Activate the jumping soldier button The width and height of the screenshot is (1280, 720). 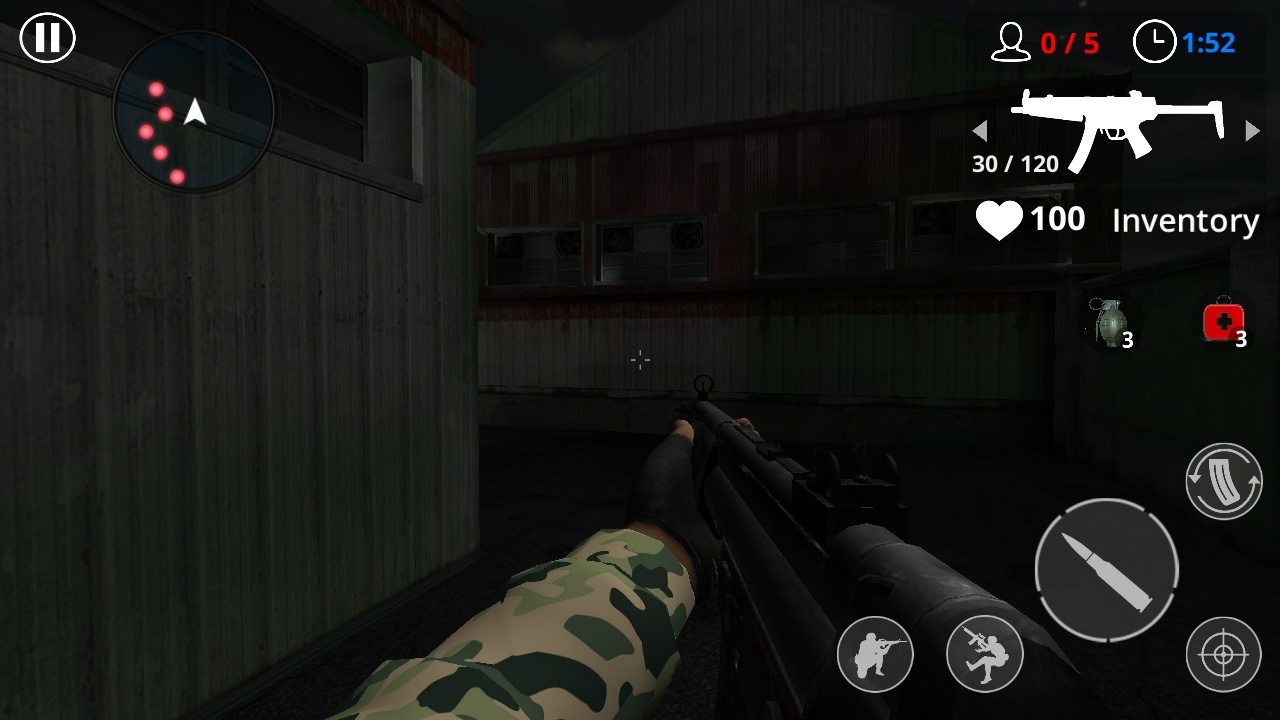pyautogui.click(x=984, y=655)
